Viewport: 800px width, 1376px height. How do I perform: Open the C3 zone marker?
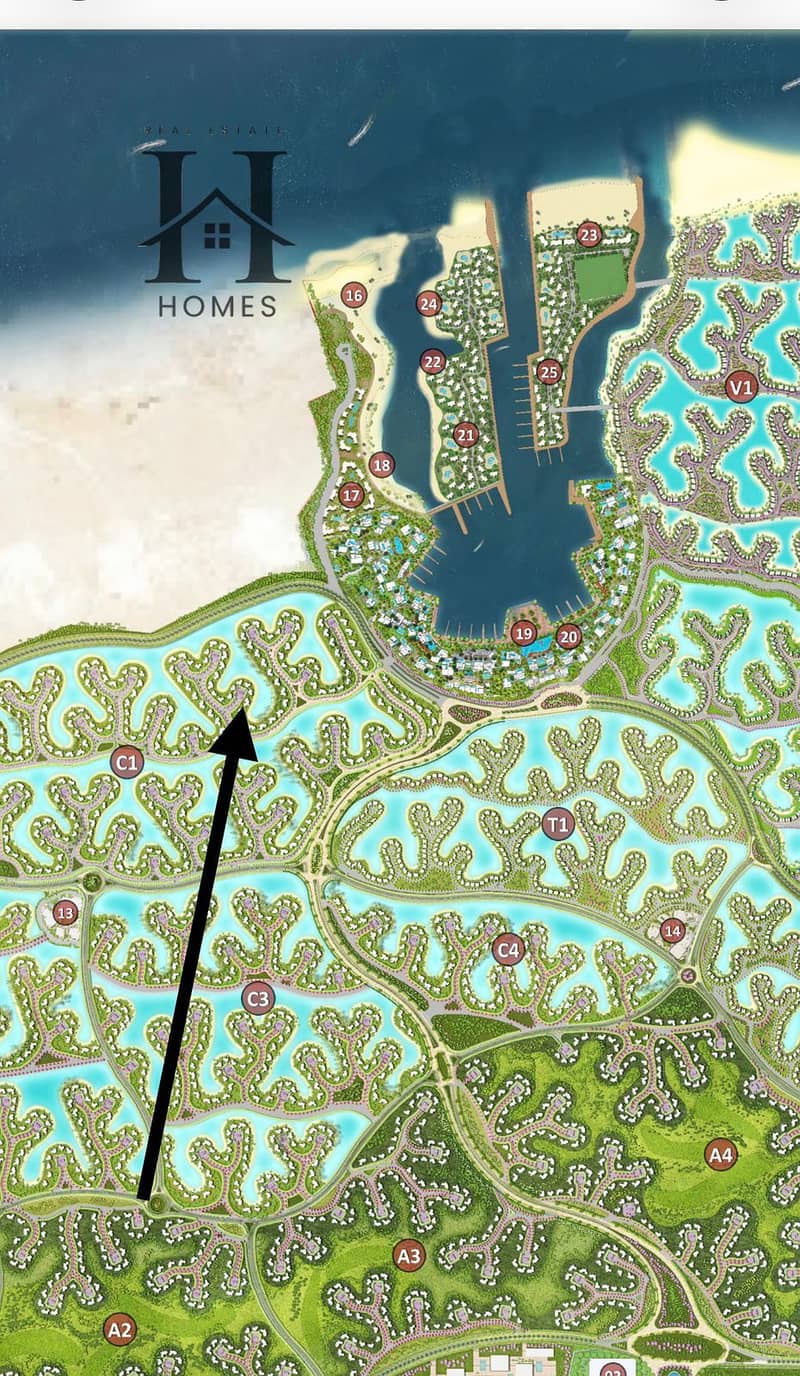[x=258, y=998]
